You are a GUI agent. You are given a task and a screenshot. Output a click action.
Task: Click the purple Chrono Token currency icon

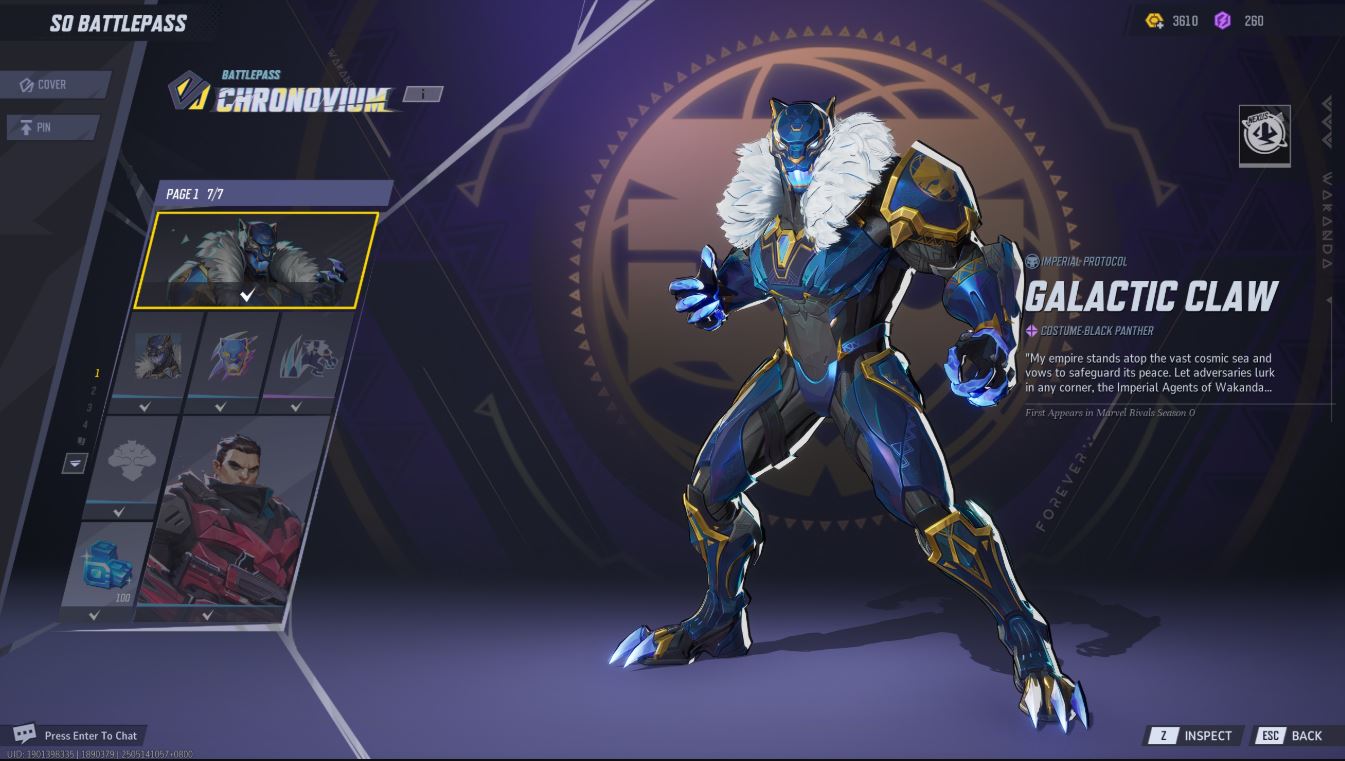click(1222, 21)
